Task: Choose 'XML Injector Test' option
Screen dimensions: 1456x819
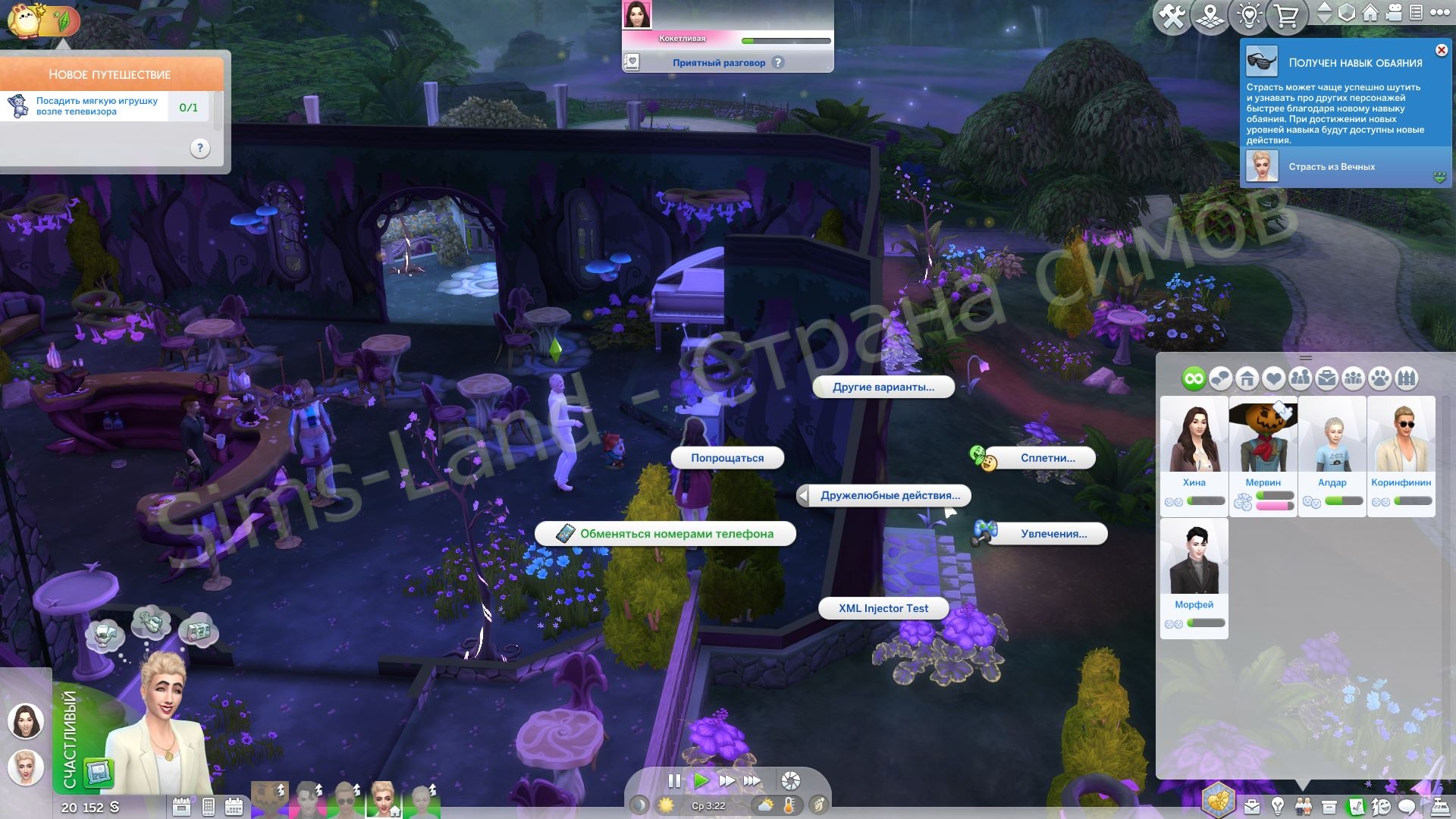Action: pos(883,608)
